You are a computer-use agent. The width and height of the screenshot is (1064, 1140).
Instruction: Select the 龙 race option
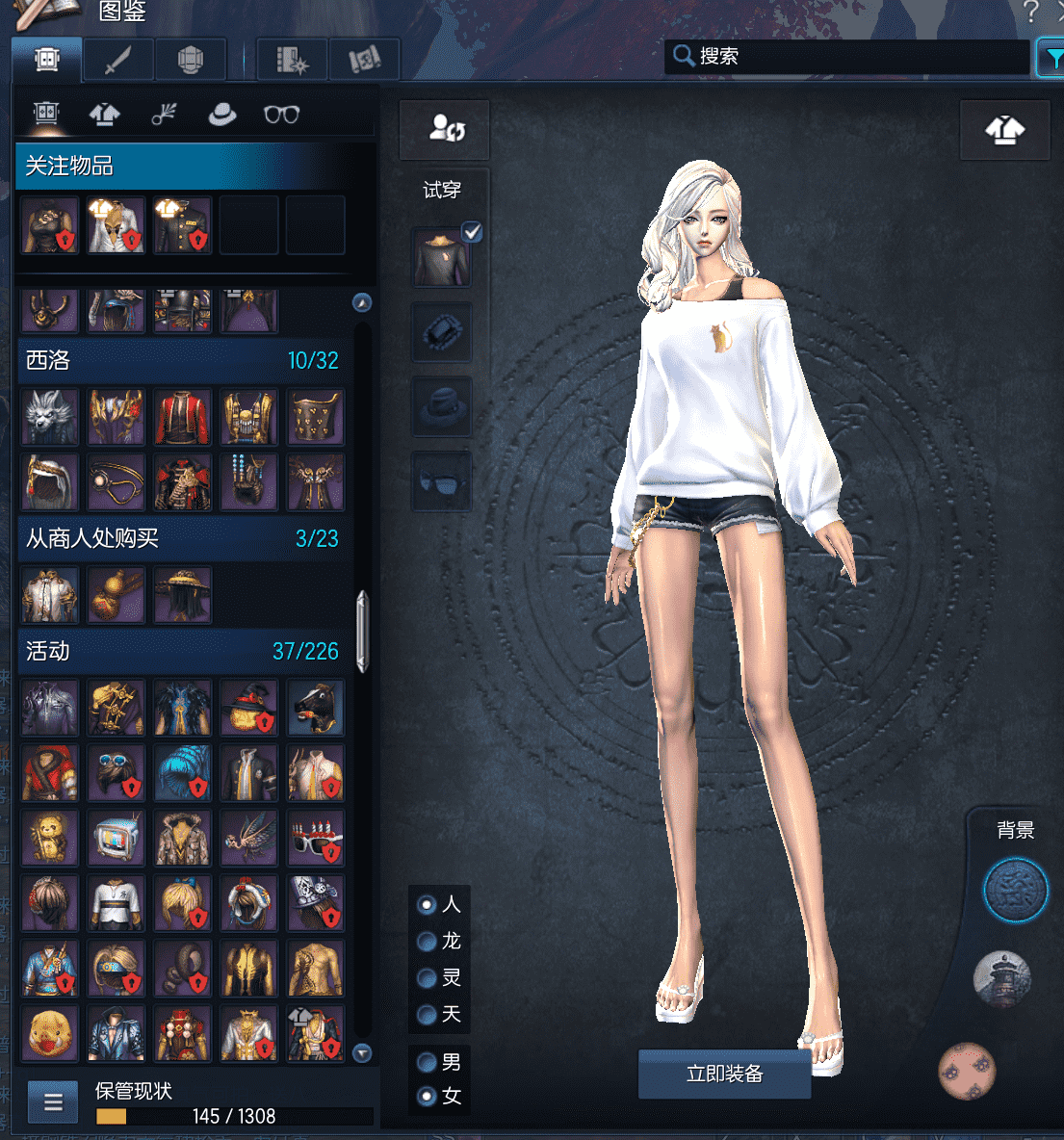click(x=427, y=942)
